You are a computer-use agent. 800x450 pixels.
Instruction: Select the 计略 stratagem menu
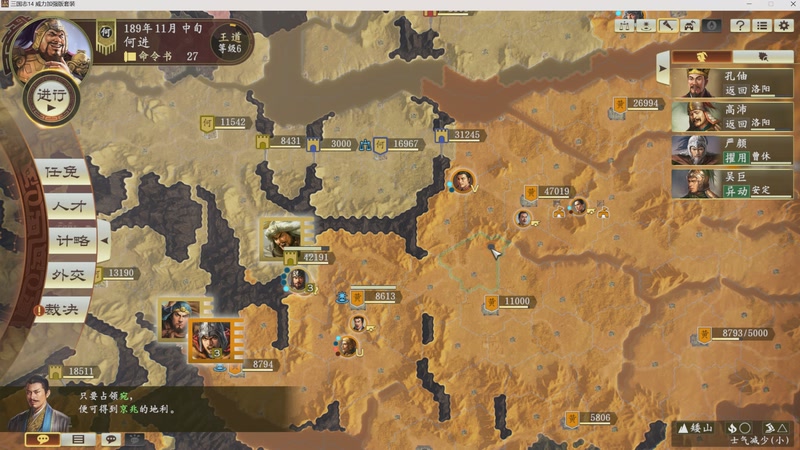coord(72,240)
